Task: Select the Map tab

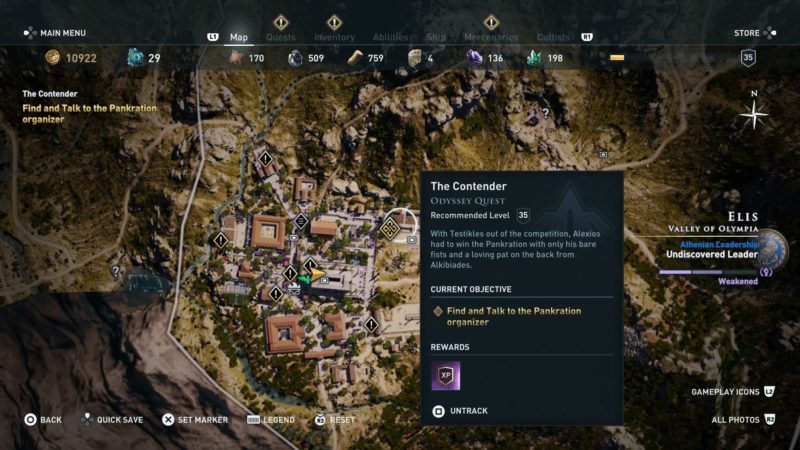Action: [x=239, y=37]
